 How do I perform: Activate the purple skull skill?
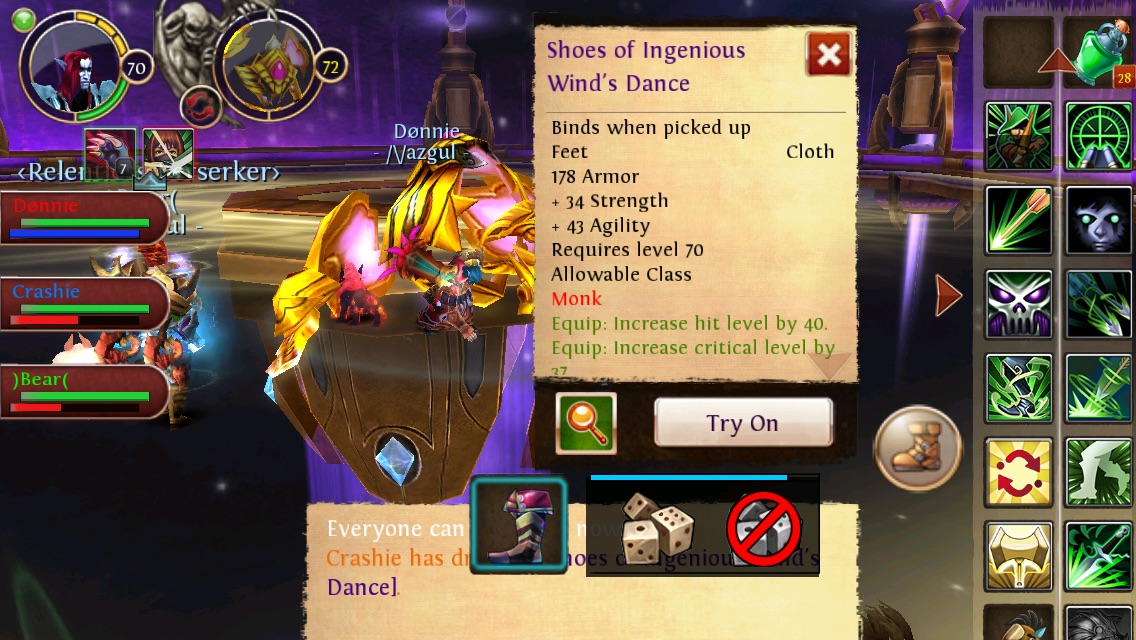[1018, 304]
